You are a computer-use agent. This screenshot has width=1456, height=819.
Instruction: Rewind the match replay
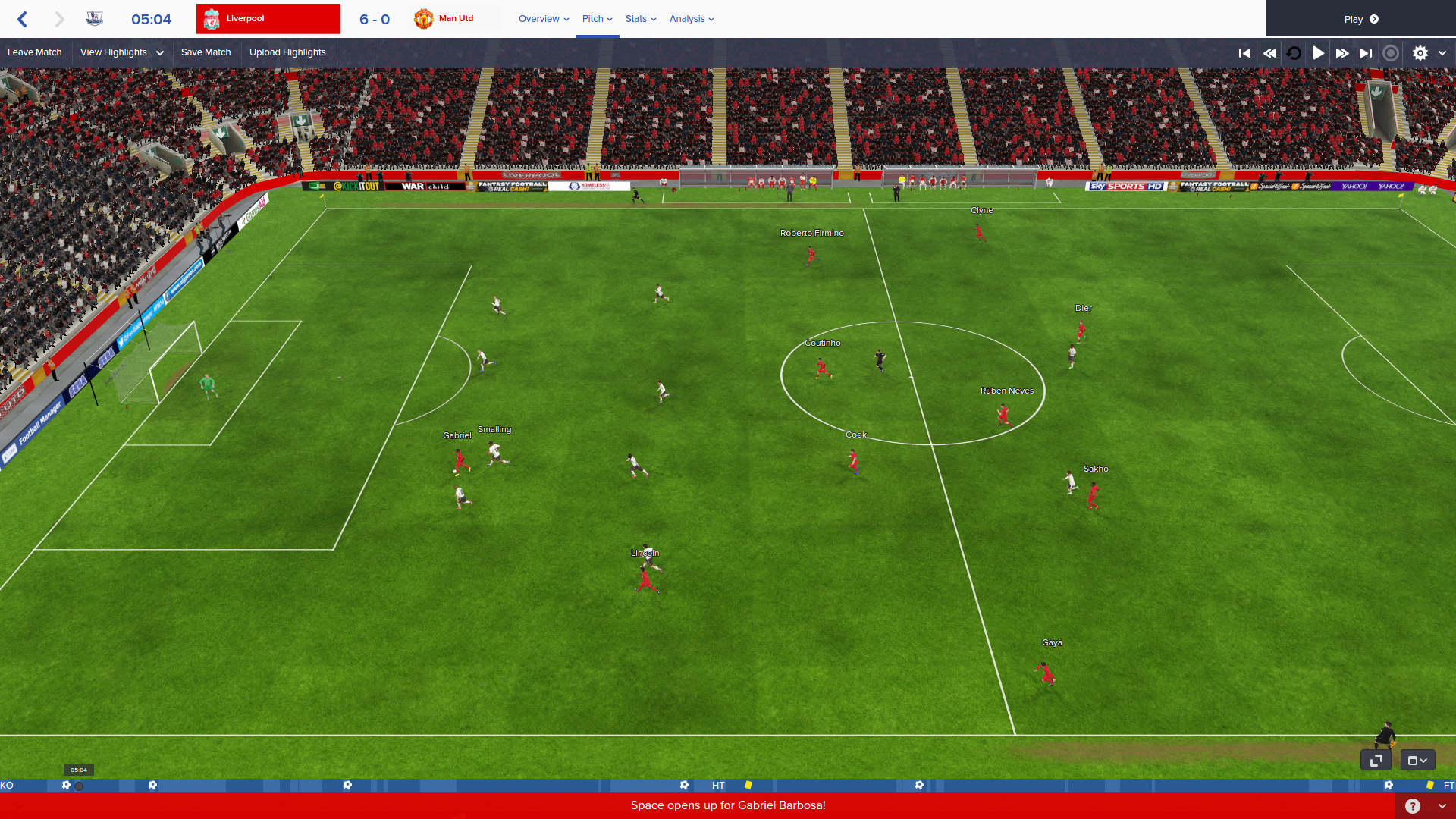pos(1269,53)
